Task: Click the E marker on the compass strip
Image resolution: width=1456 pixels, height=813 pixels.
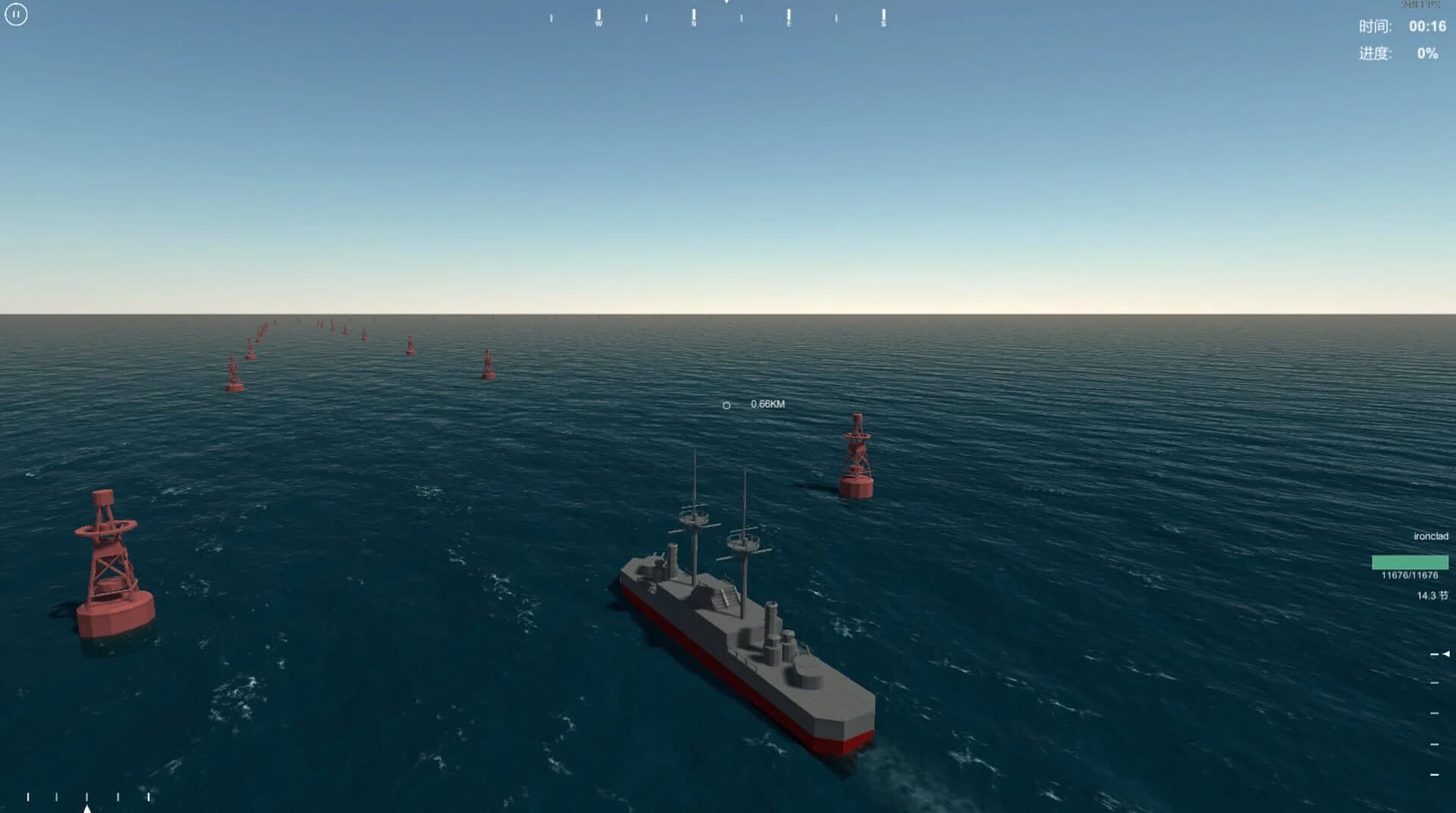Action: [x=789, y=23]
